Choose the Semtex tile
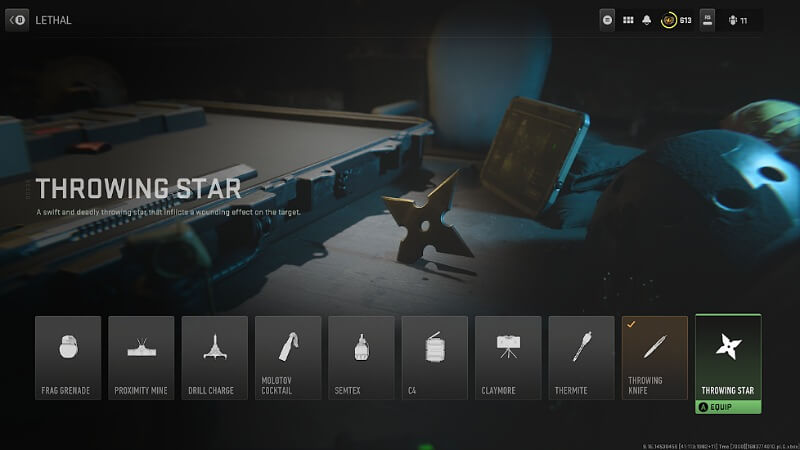800x450 pixels. (361, 357)
